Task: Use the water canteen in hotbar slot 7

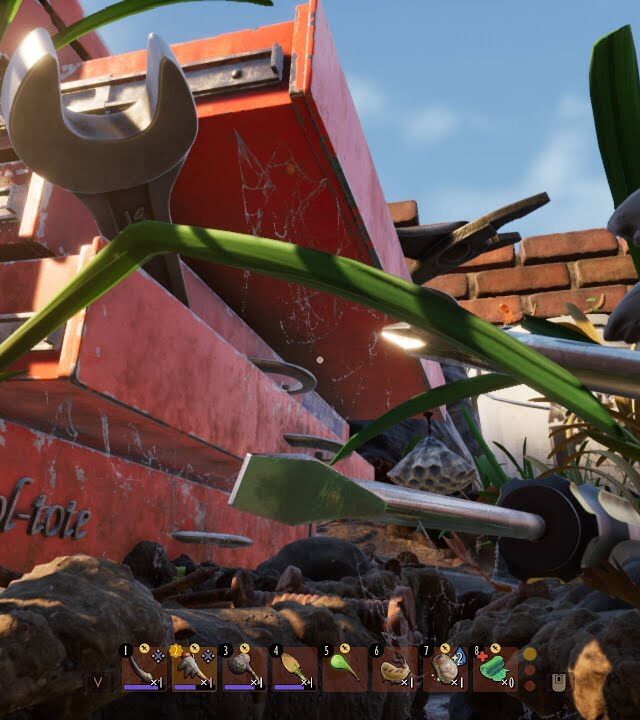Action: tap(445, 668)
